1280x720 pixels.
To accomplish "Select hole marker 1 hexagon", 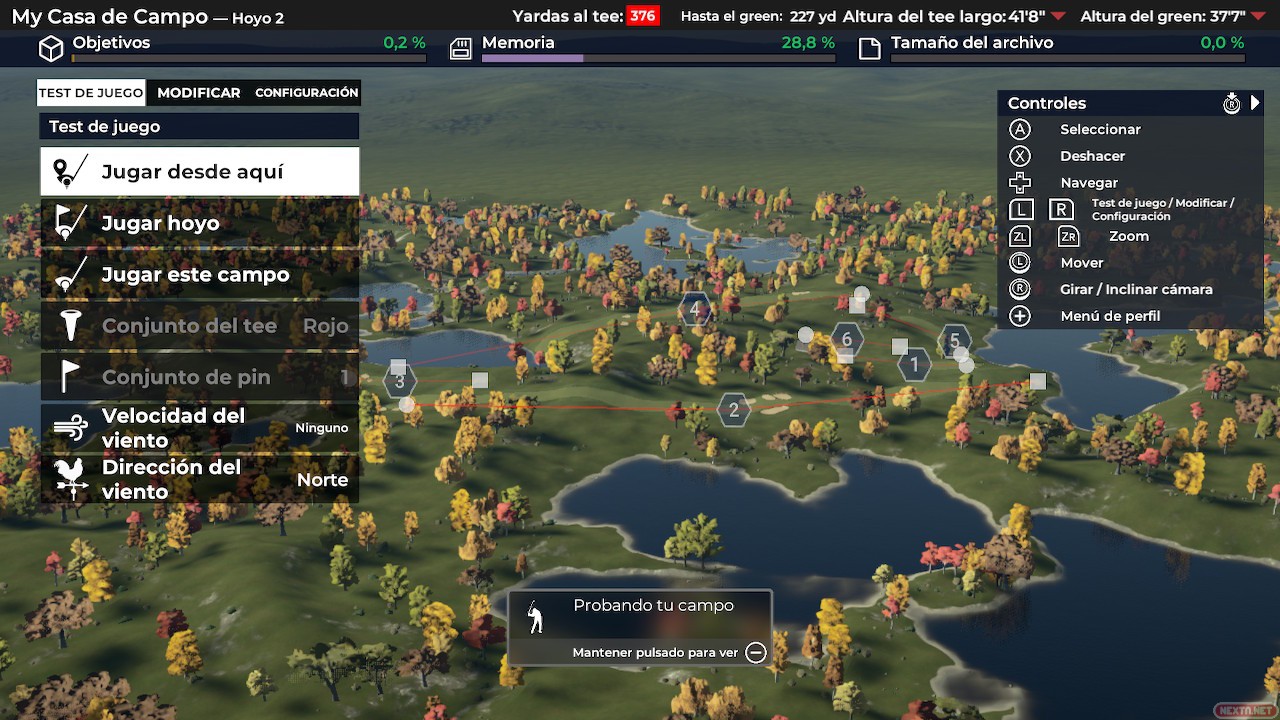I will pyautogui.click(x=914, y=365).
